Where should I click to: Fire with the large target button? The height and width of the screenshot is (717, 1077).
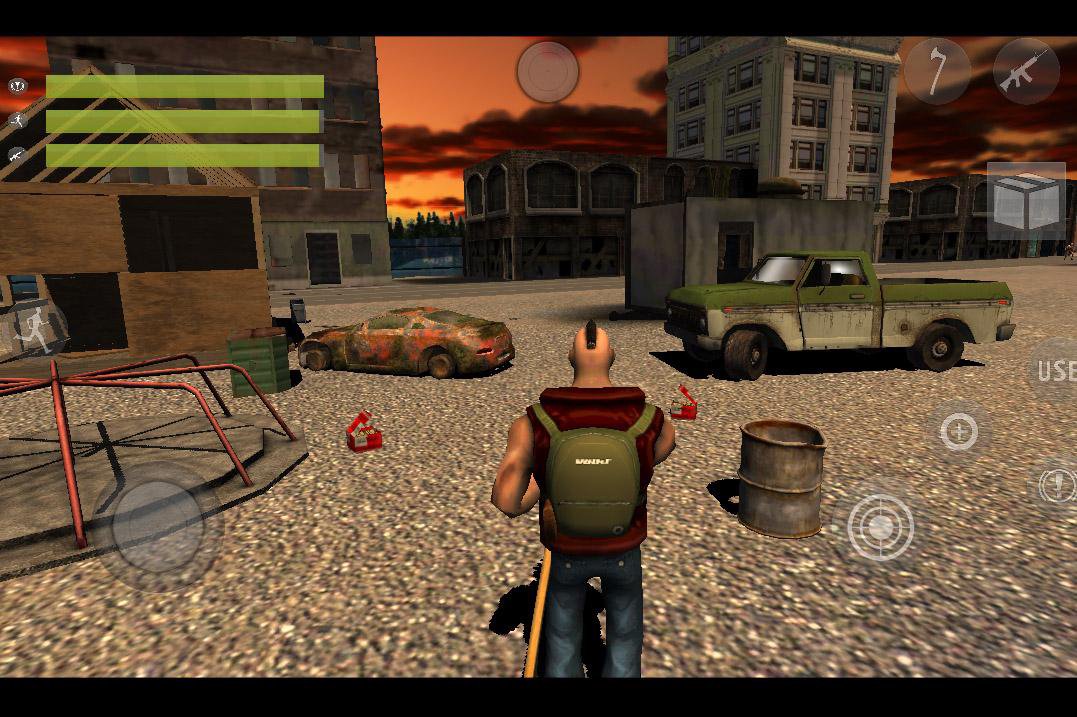(880, 526)
